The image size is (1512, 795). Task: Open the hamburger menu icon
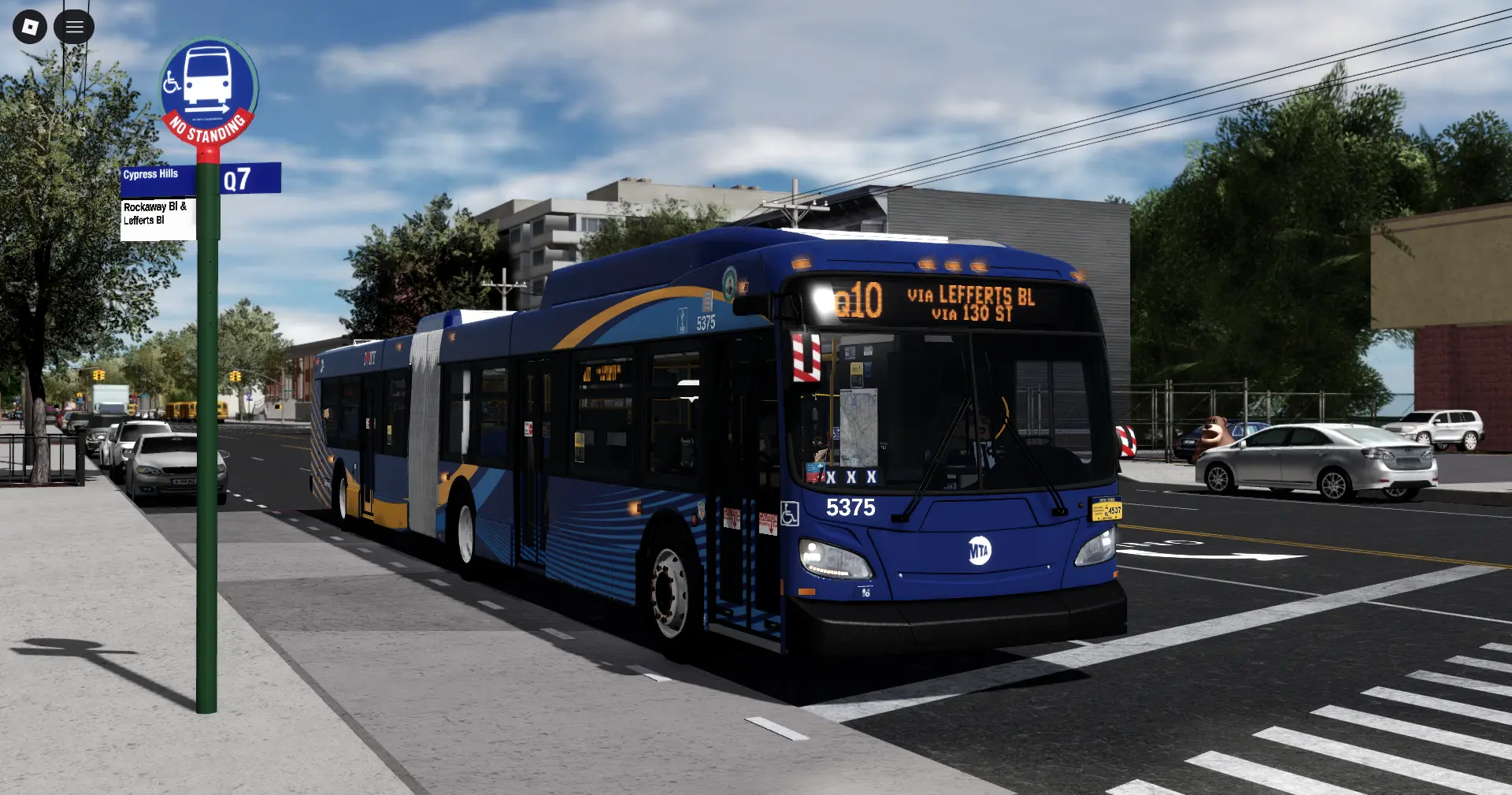pyautogui.click(x=74, y=26)
